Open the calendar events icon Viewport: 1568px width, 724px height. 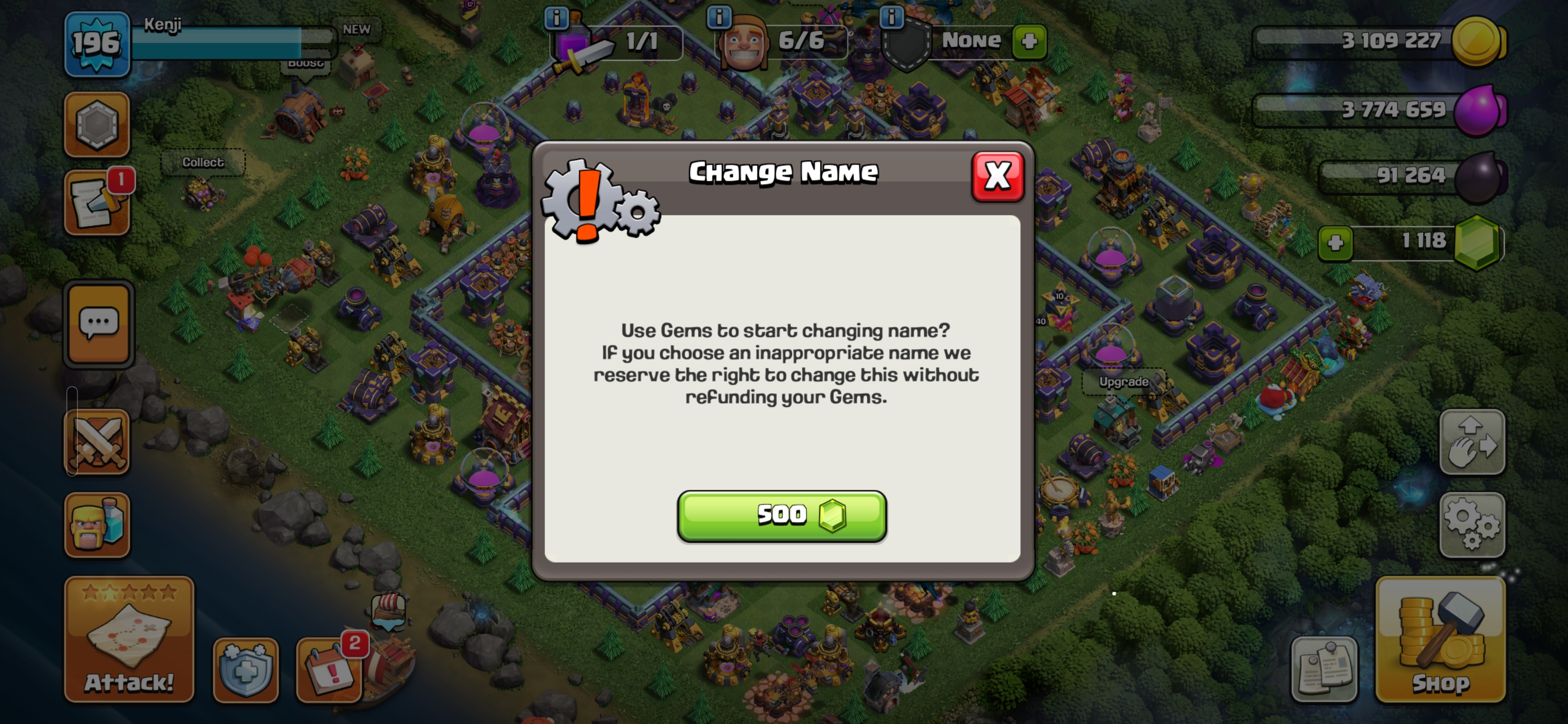click(329, 670)
